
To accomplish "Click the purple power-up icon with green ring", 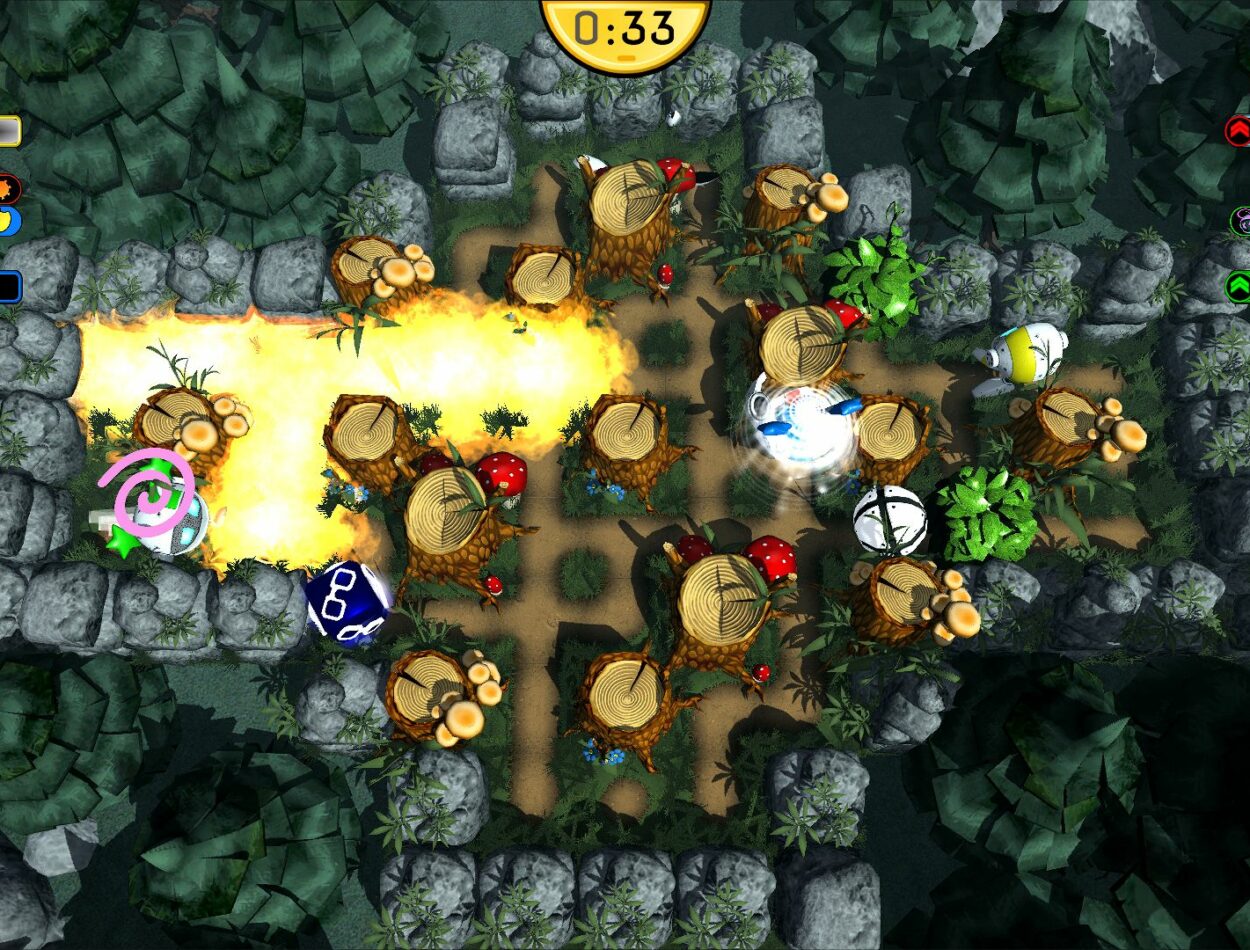I will coord(1240,220).
